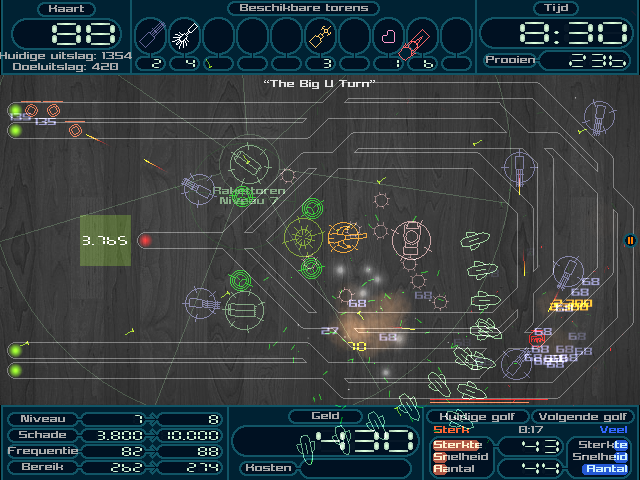Screen dimensions: 640x480
Task: Pick the orange tower icon
Action: (320, 38)
